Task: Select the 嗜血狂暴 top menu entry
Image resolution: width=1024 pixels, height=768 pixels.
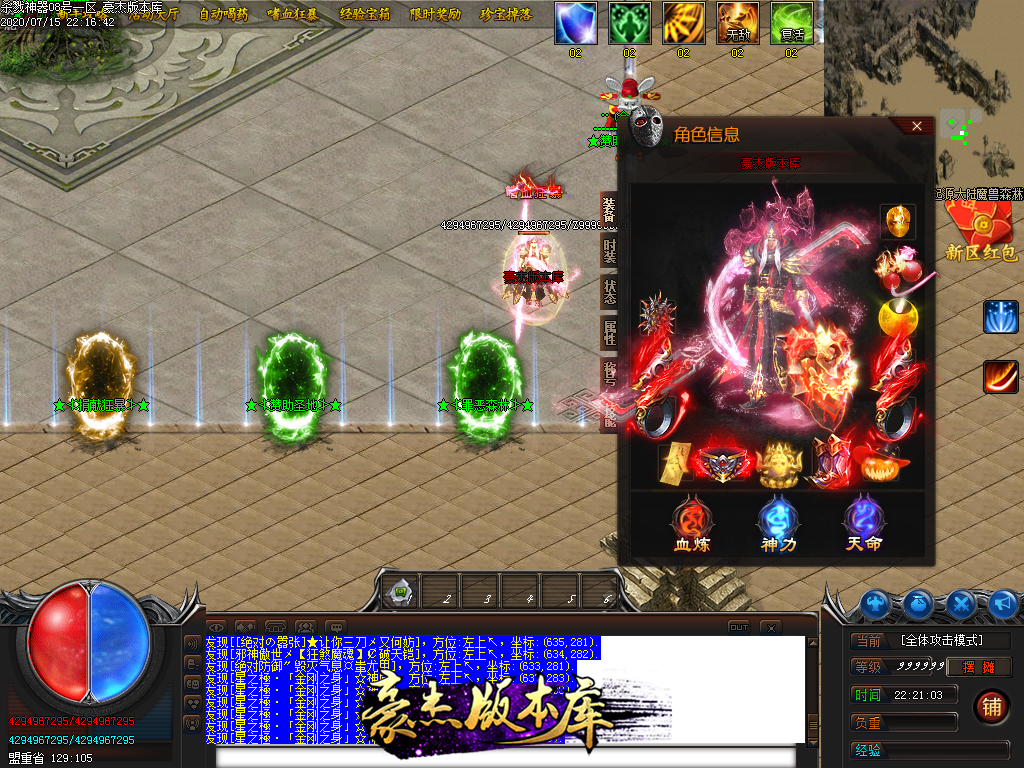Action: pyautogui.click(x=292, y=14)
